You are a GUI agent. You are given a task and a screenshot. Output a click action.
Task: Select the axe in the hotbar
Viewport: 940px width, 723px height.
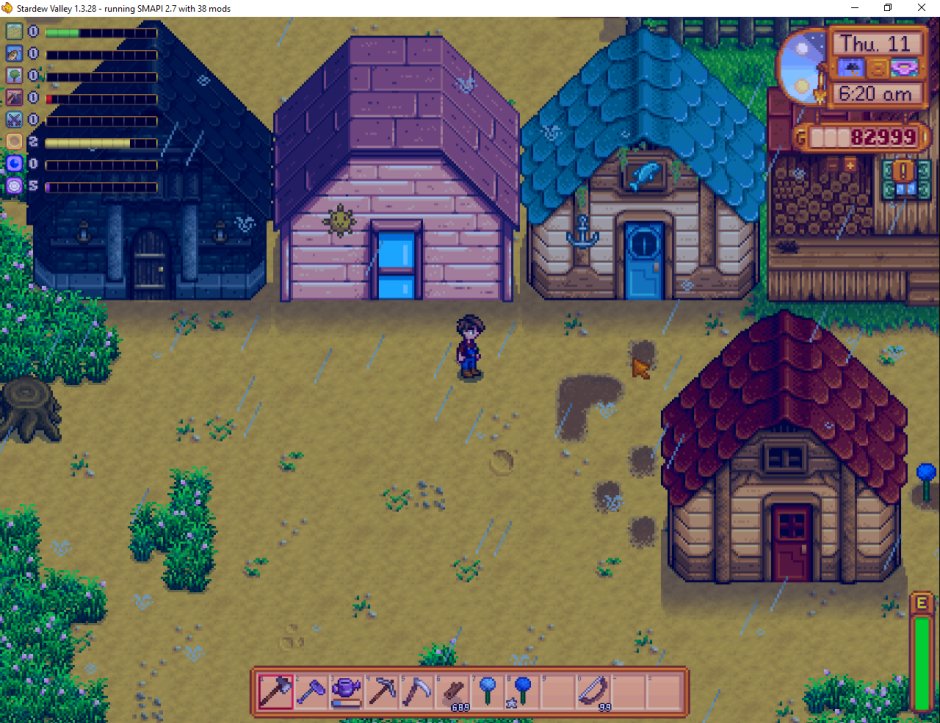(273, 690)
